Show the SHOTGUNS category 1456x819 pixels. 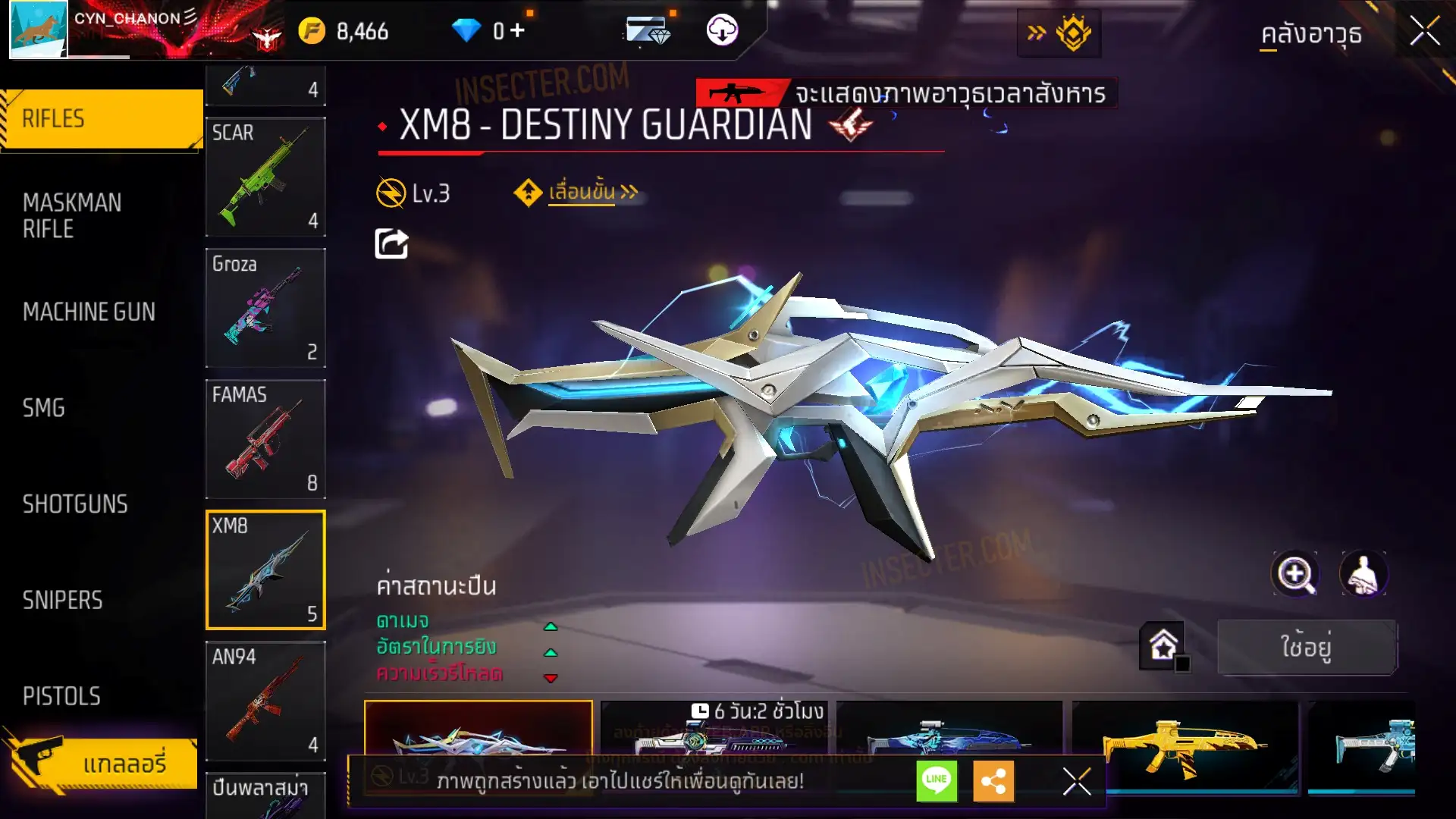click(75, 504)
